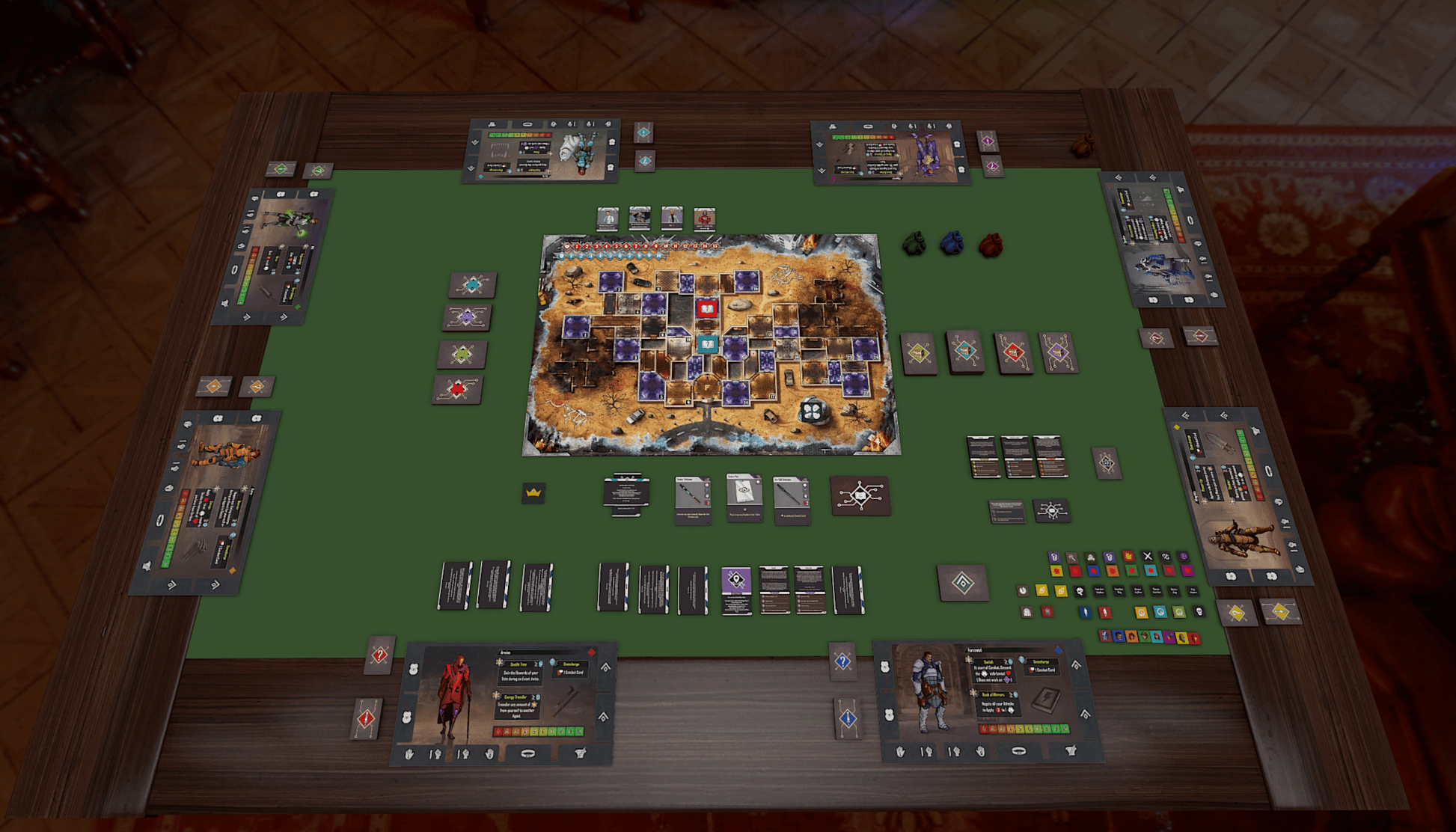Select the armored blue agent's character board
The image size is (1456, 832).
pyautogui.click(x=988, y=701)
